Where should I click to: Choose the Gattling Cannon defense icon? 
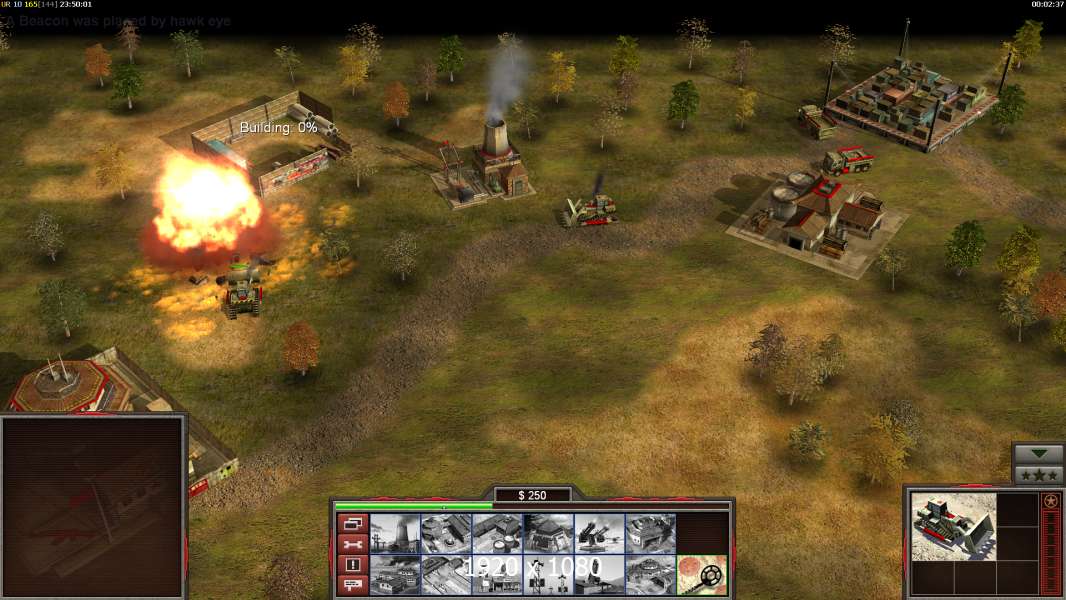click(x=599, y=533)
